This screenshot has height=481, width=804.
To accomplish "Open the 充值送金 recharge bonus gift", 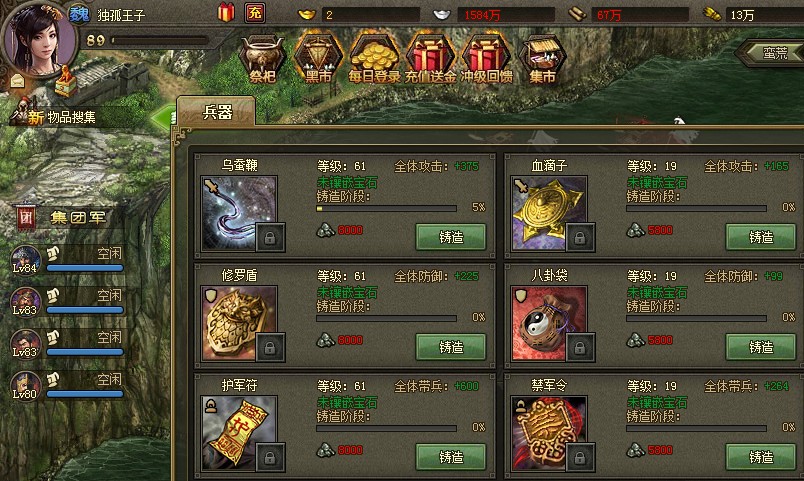I will (431, 58).
